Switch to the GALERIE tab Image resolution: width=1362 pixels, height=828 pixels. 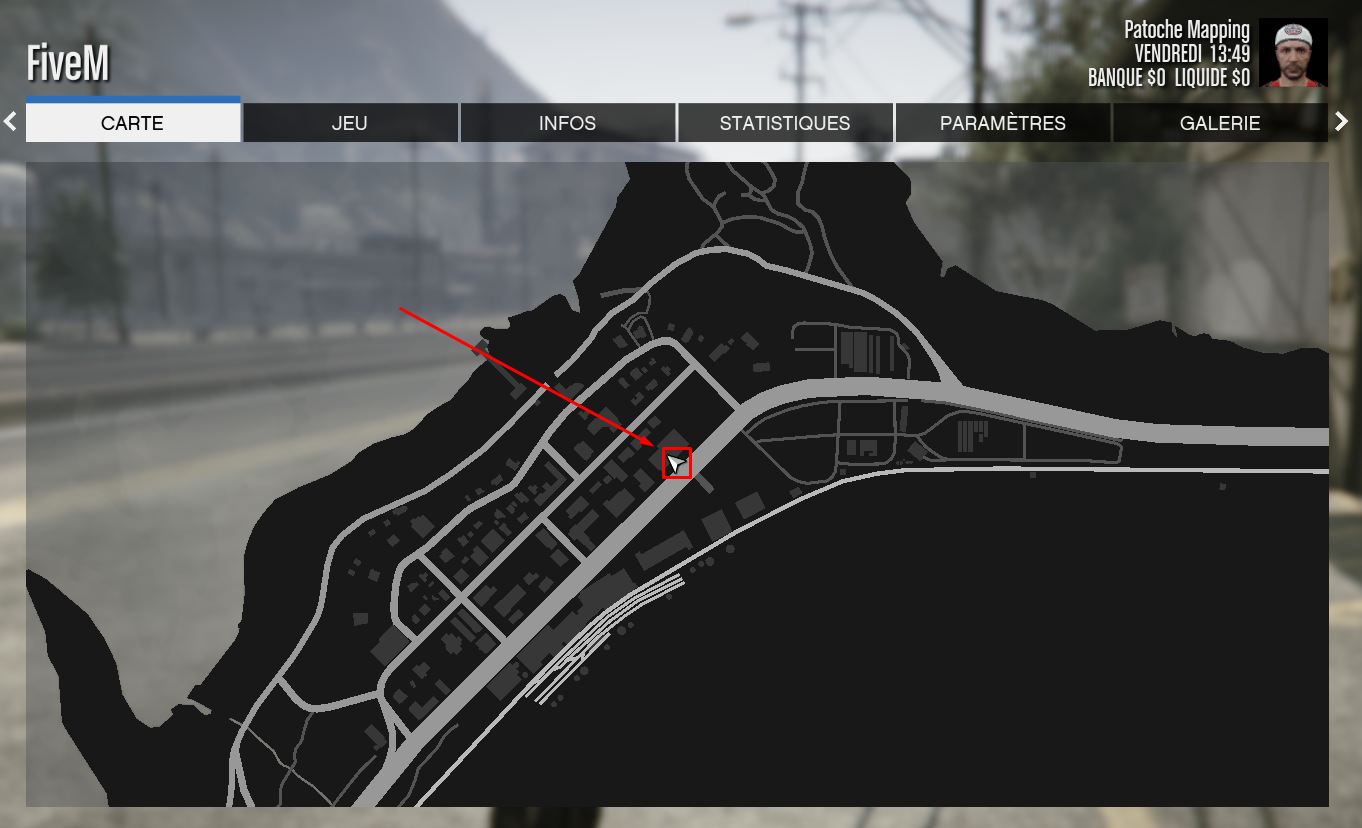point(1219,122)
